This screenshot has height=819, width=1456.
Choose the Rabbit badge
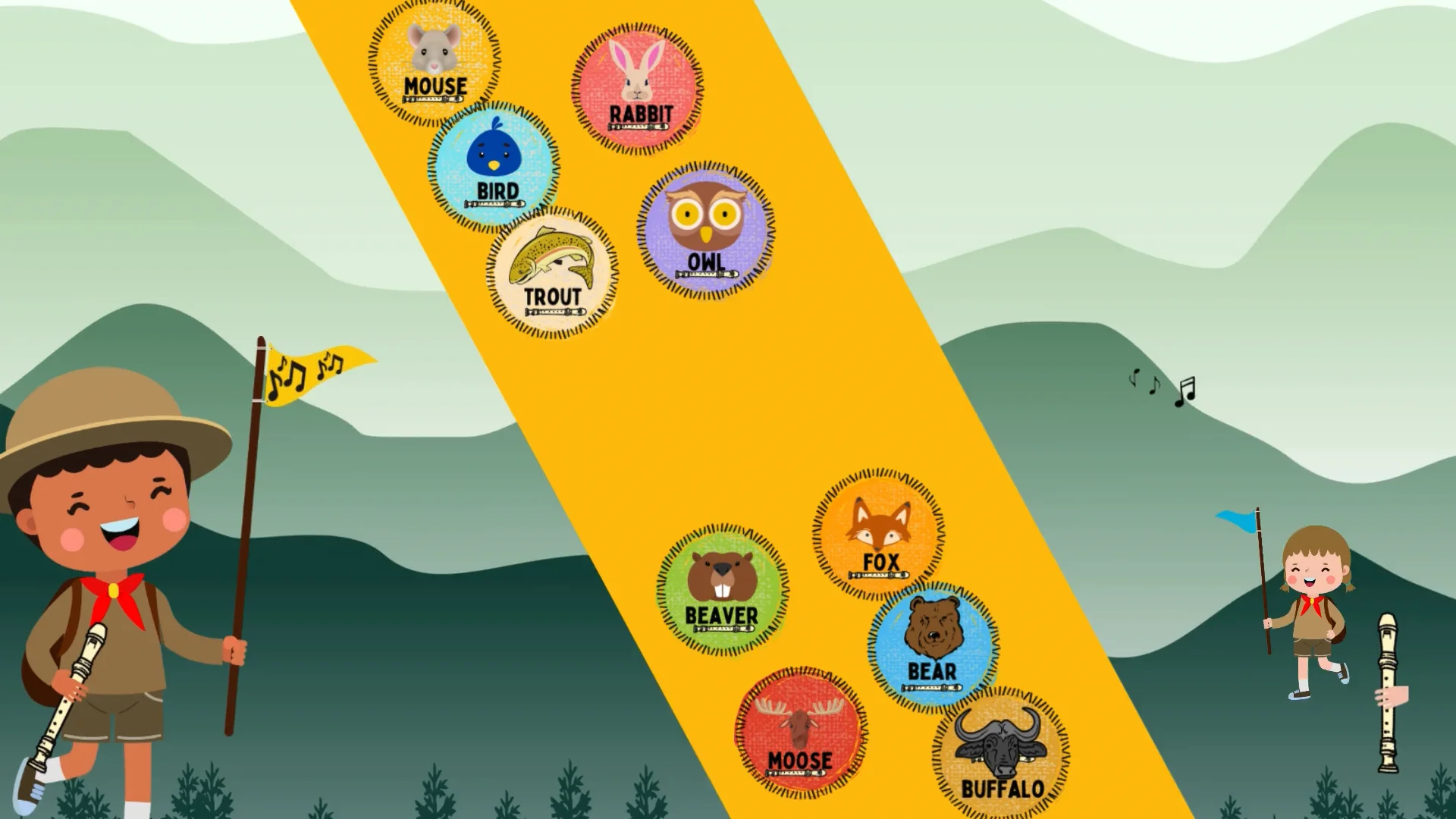click(637, 88)
